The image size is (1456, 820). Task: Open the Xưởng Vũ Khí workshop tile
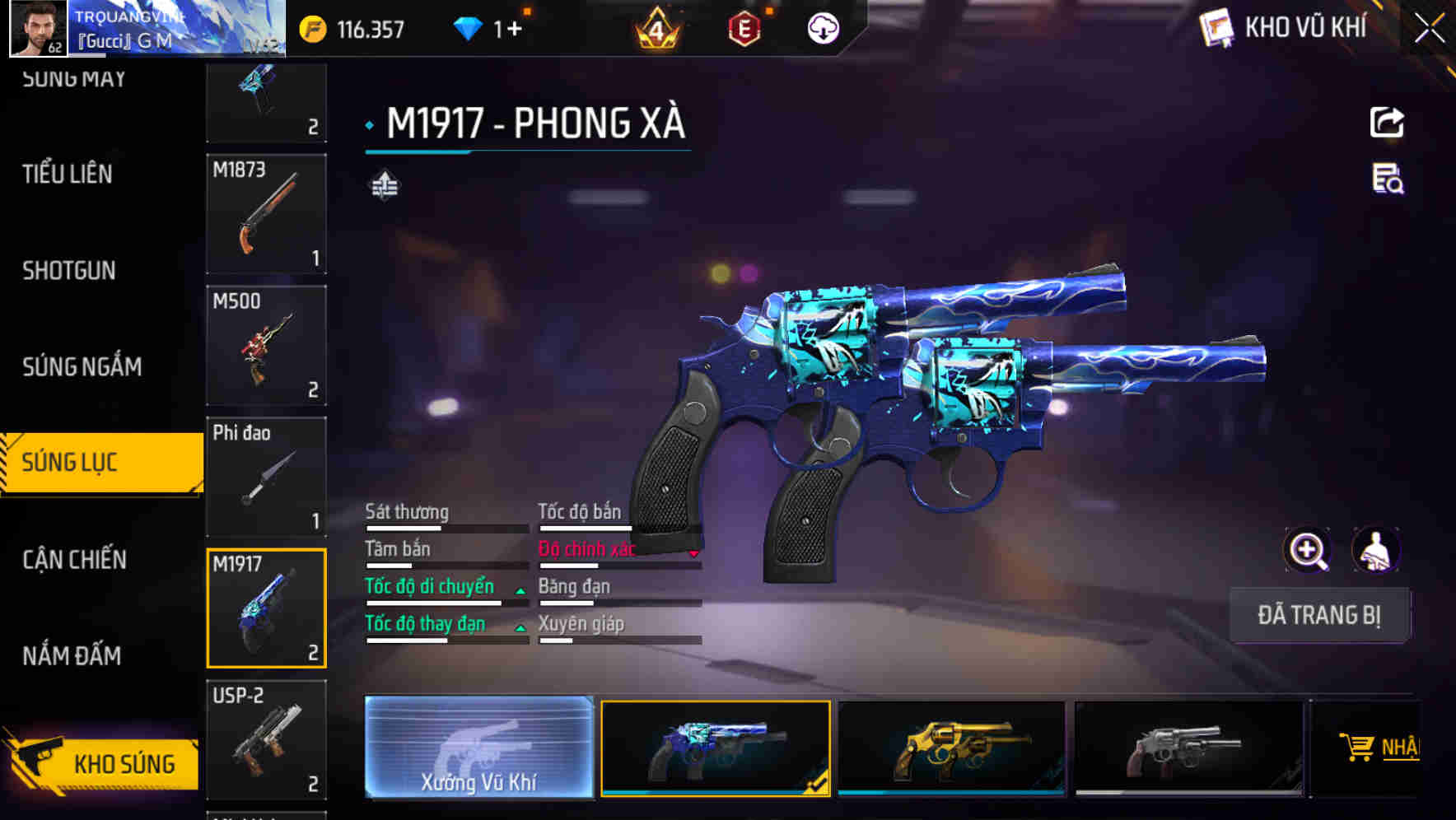tap(478, 747)
